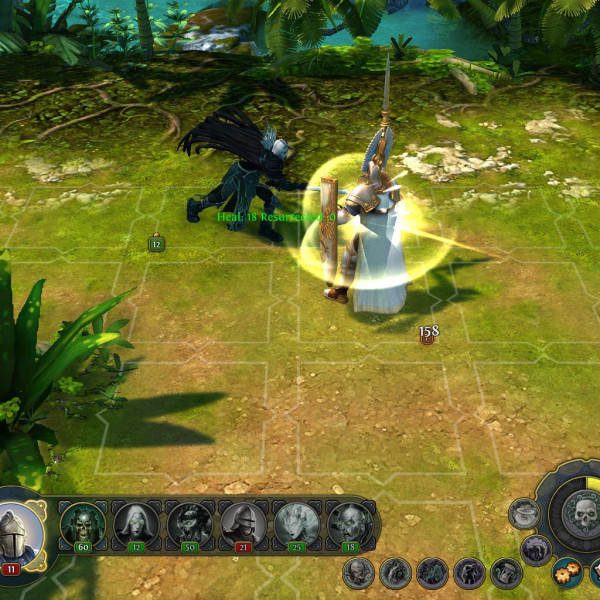Click the helmeted unit portrait numbered 21
Screen dimensions: 600x600
pos(242,523)
